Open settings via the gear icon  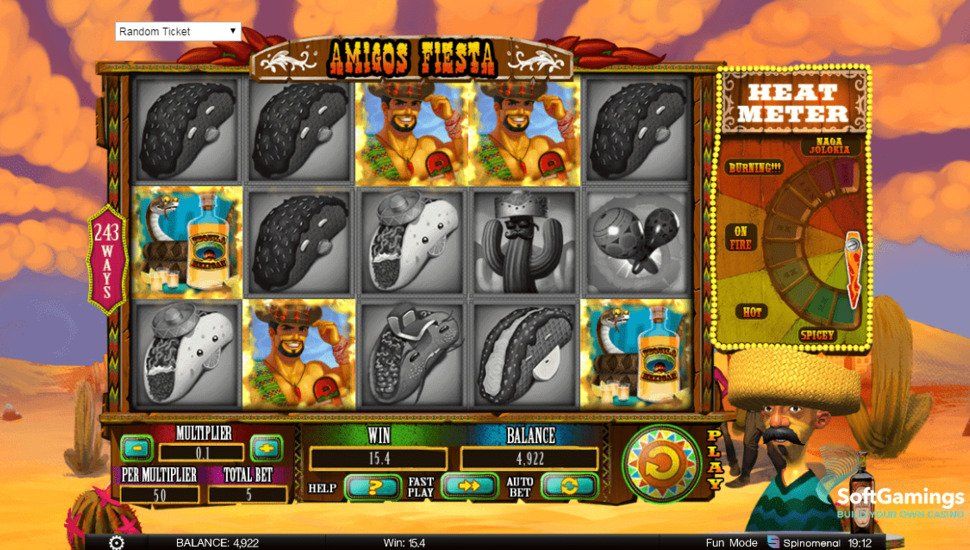click(116, 542)
